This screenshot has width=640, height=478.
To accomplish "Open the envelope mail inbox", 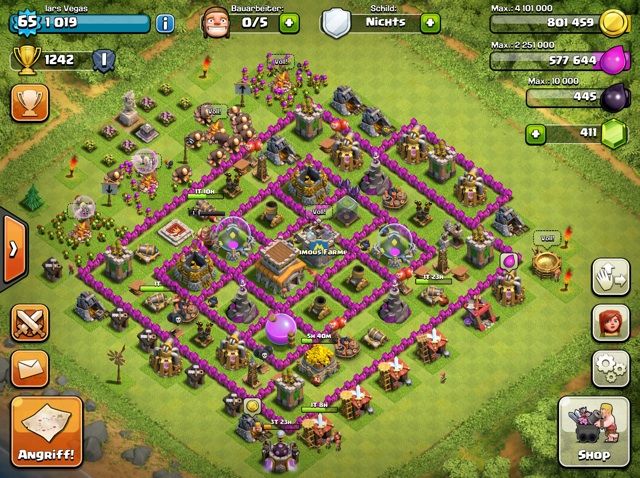I will [28, 368].
